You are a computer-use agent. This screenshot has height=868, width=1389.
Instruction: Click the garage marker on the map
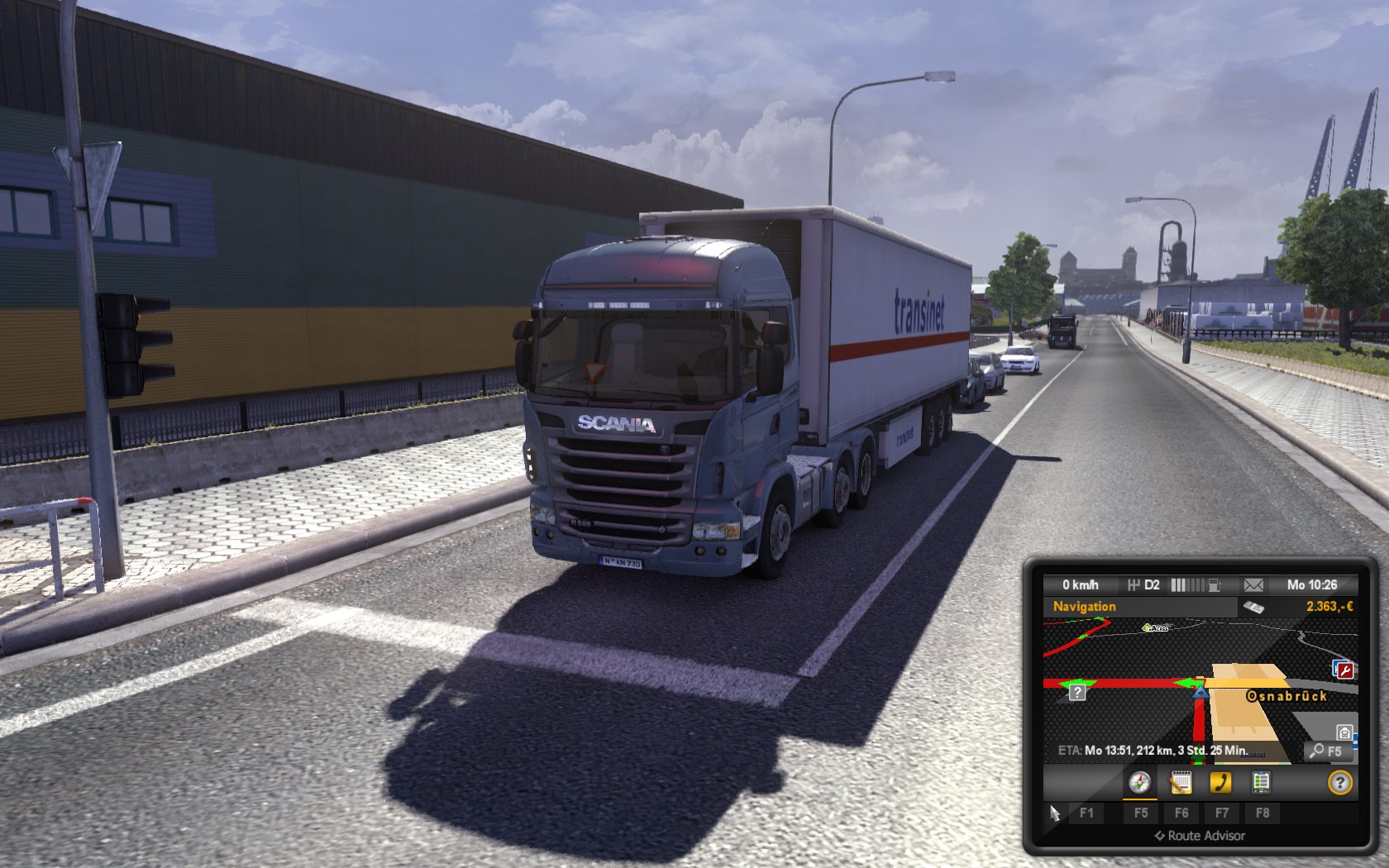point(1344,732)
